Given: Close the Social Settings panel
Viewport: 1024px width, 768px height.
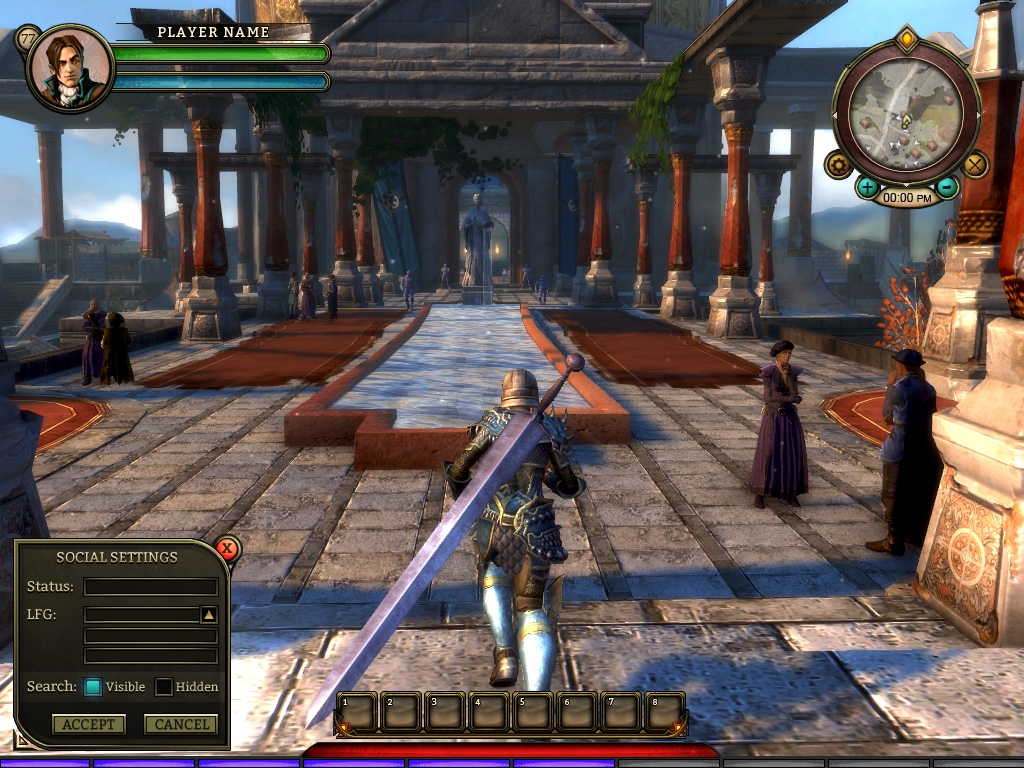Looking at the screenshot, I should pos(227,548).
